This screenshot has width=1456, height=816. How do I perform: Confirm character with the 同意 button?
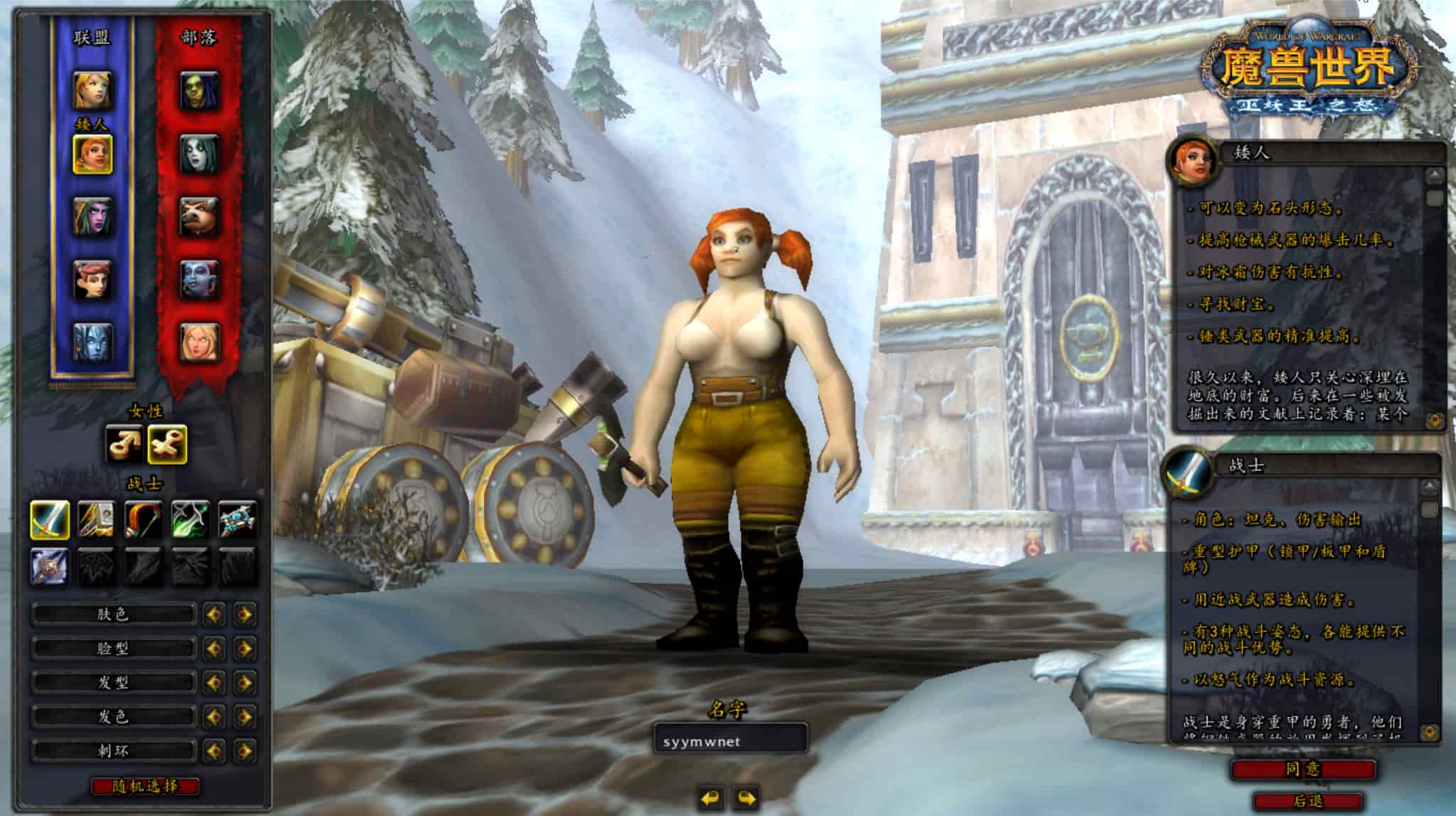tap(1303, 769)
